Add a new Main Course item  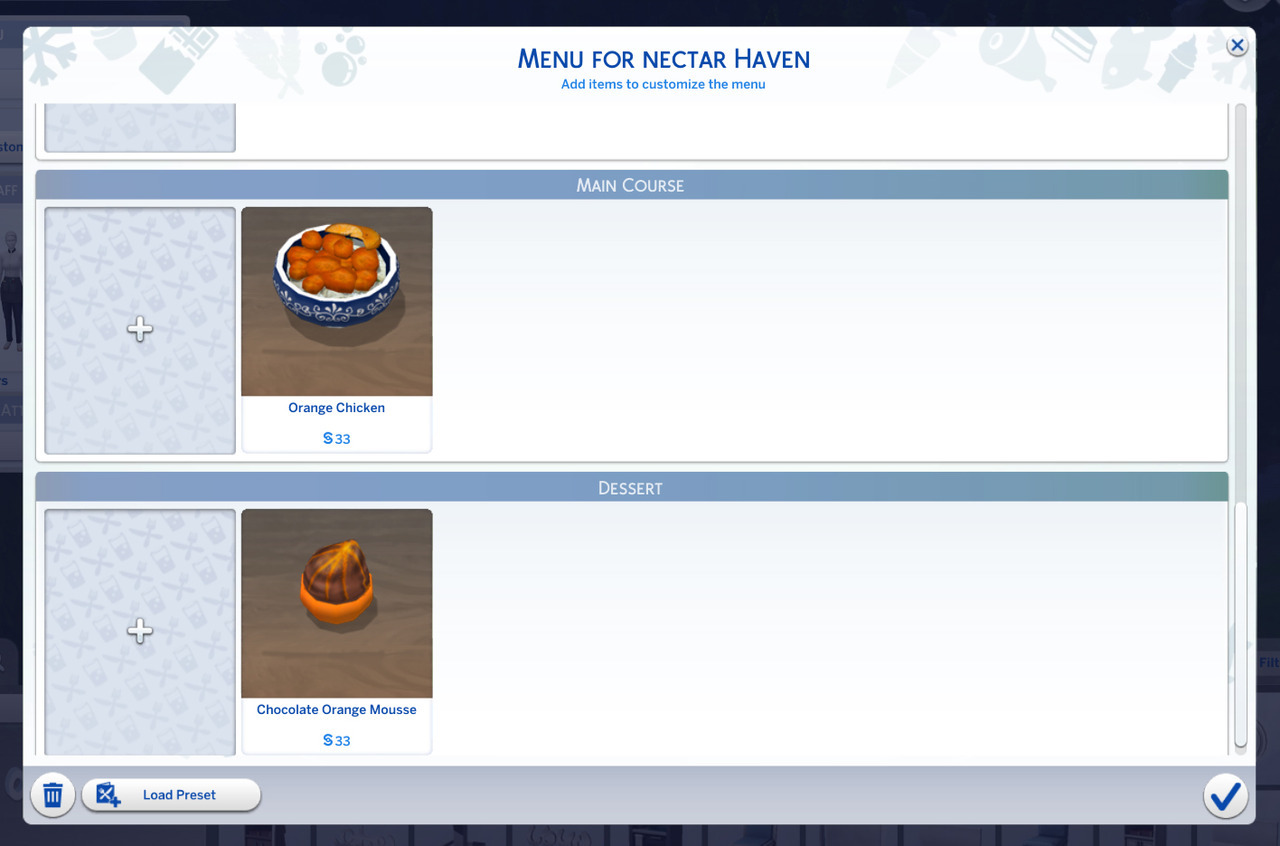140,330
